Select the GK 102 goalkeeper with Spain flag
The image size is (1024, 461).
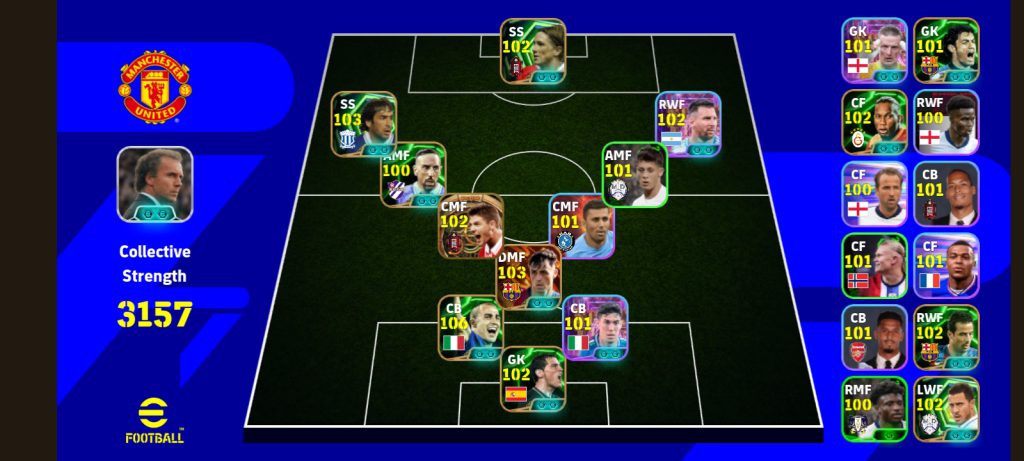coord(533,379)
